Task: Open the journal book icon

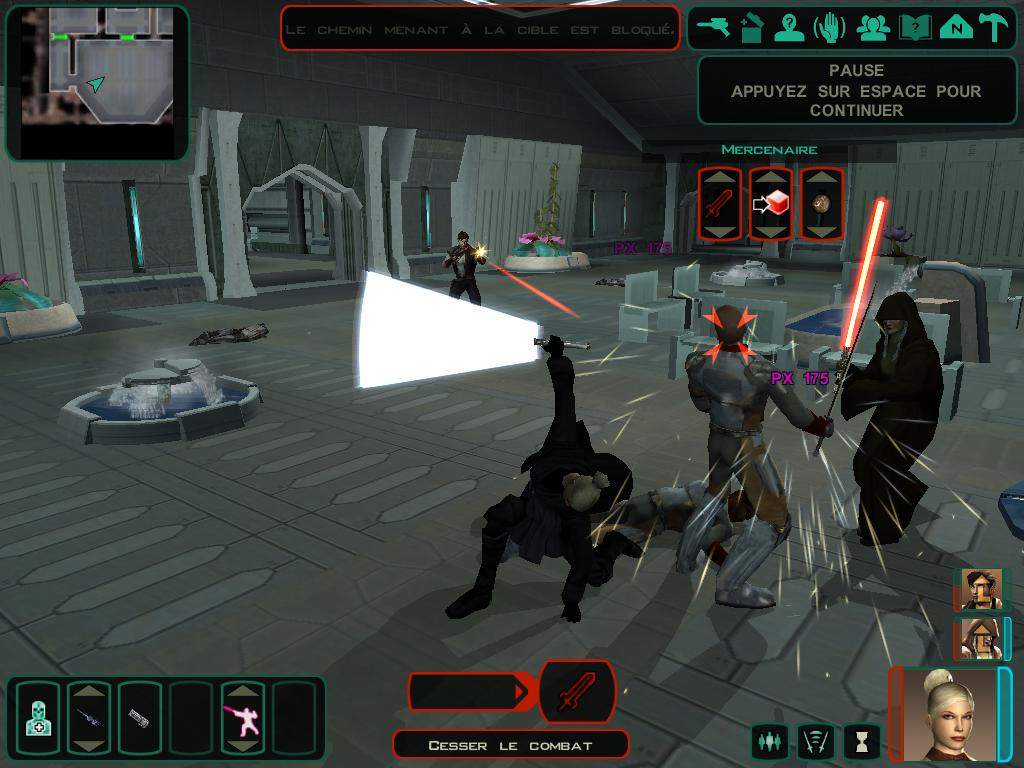Action: click(913, 28)
